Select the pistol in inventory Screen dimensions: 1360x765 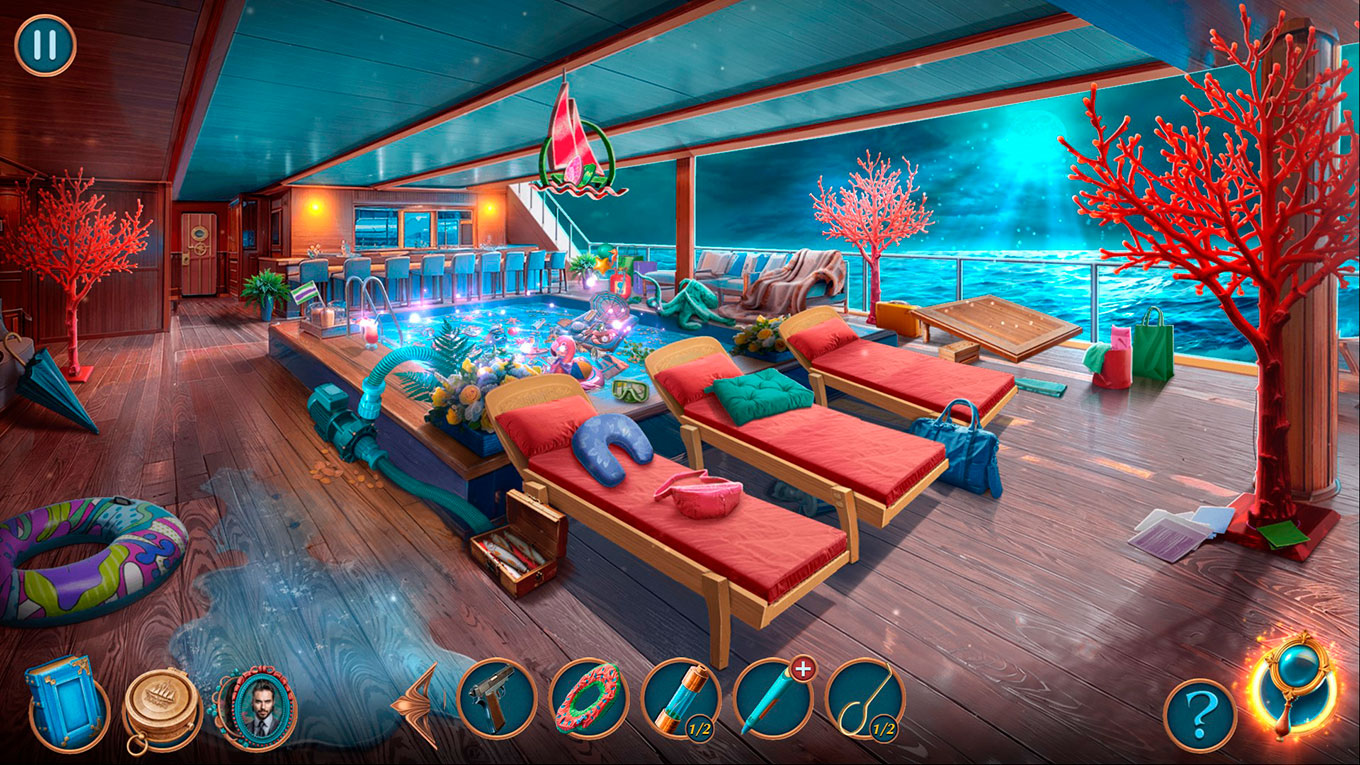tap(497, 699)
